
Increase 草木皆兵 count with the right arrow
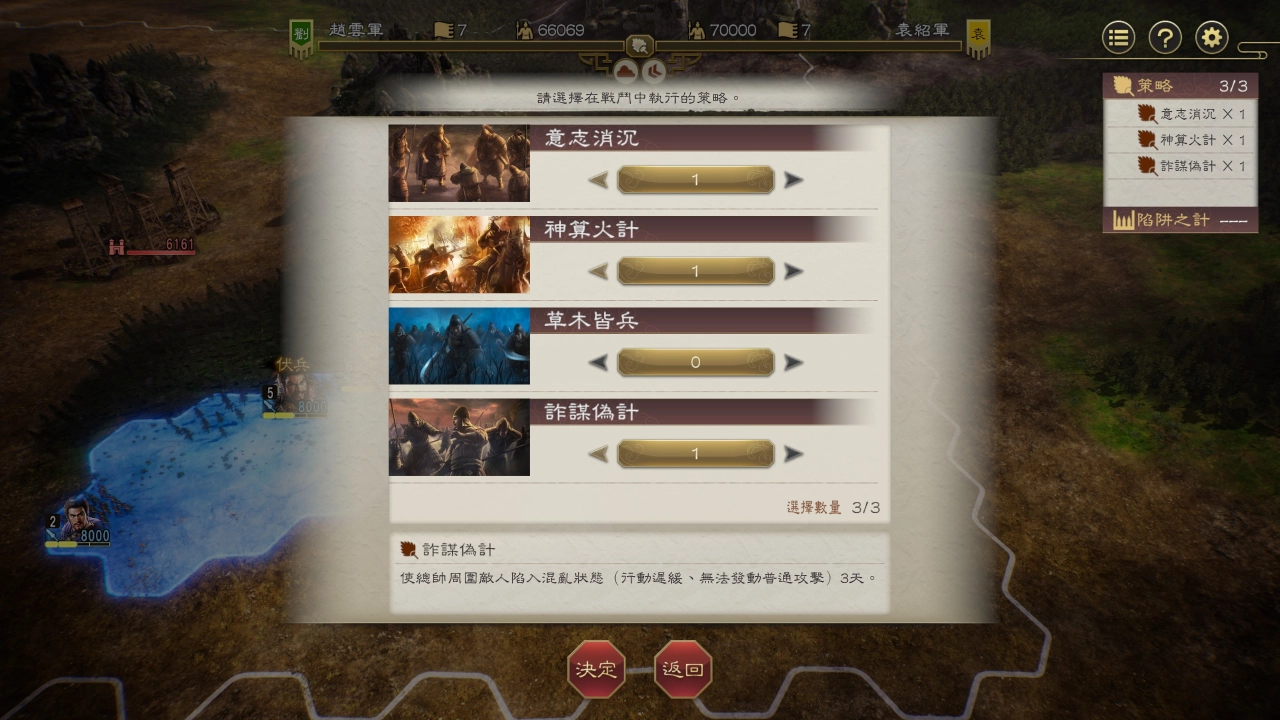click(791, 362)
